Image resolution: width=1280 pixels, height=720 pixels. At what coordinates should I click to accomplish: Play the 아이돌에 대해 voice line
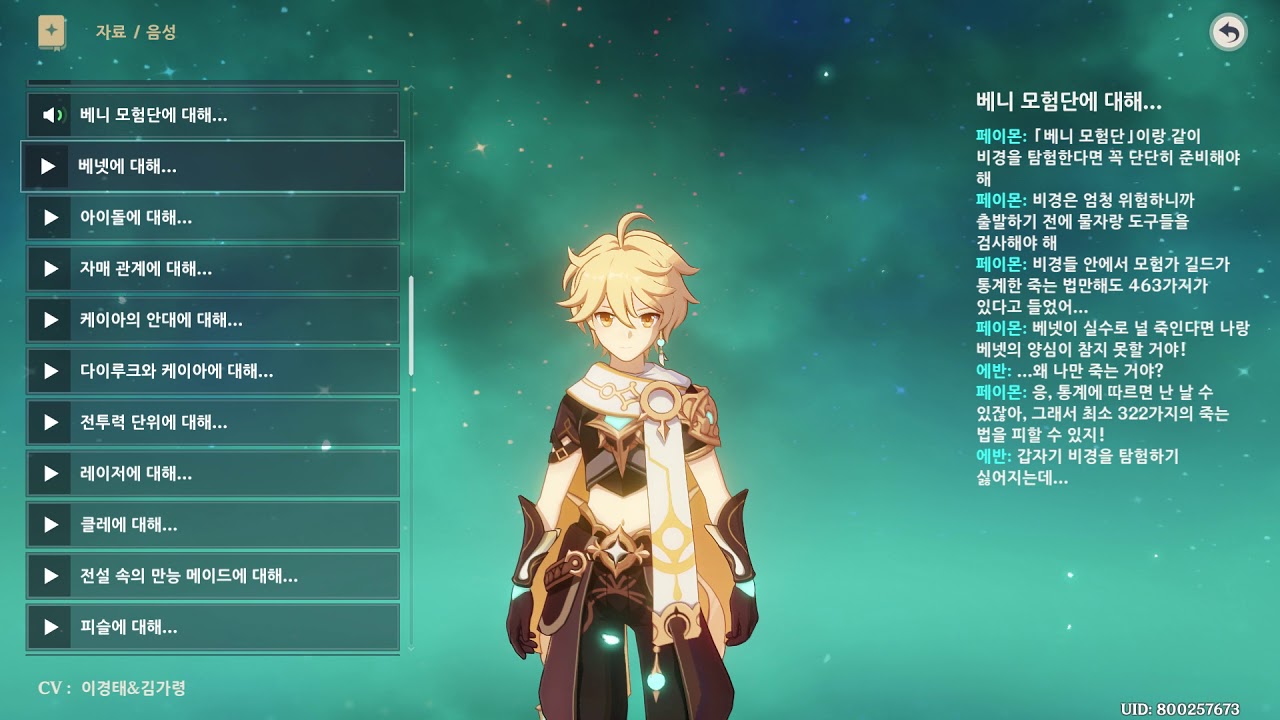pyautogui.click(x=212, y=217)
